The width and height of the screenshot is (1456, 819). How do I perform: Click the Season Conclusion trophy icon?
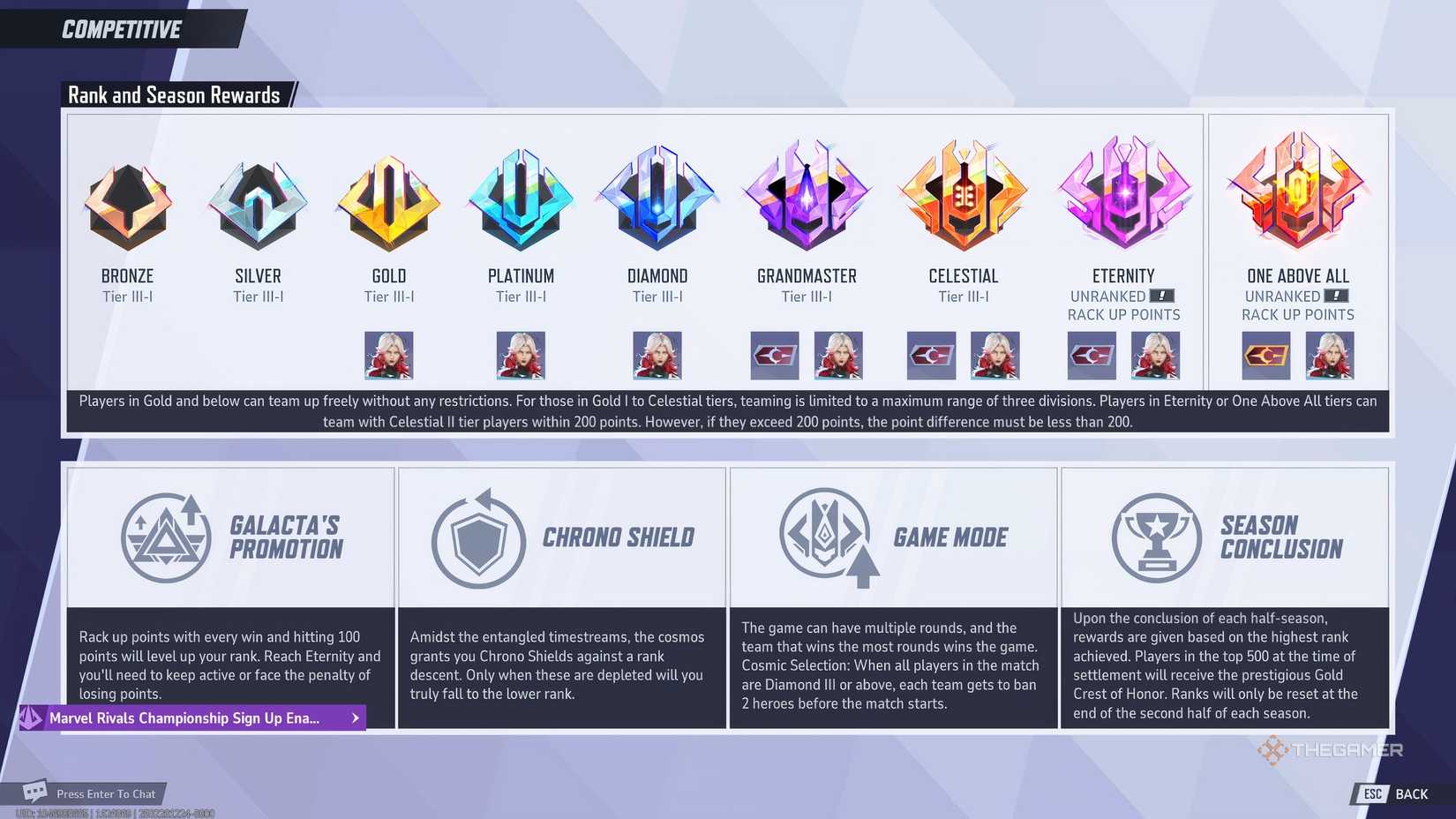1156,537
